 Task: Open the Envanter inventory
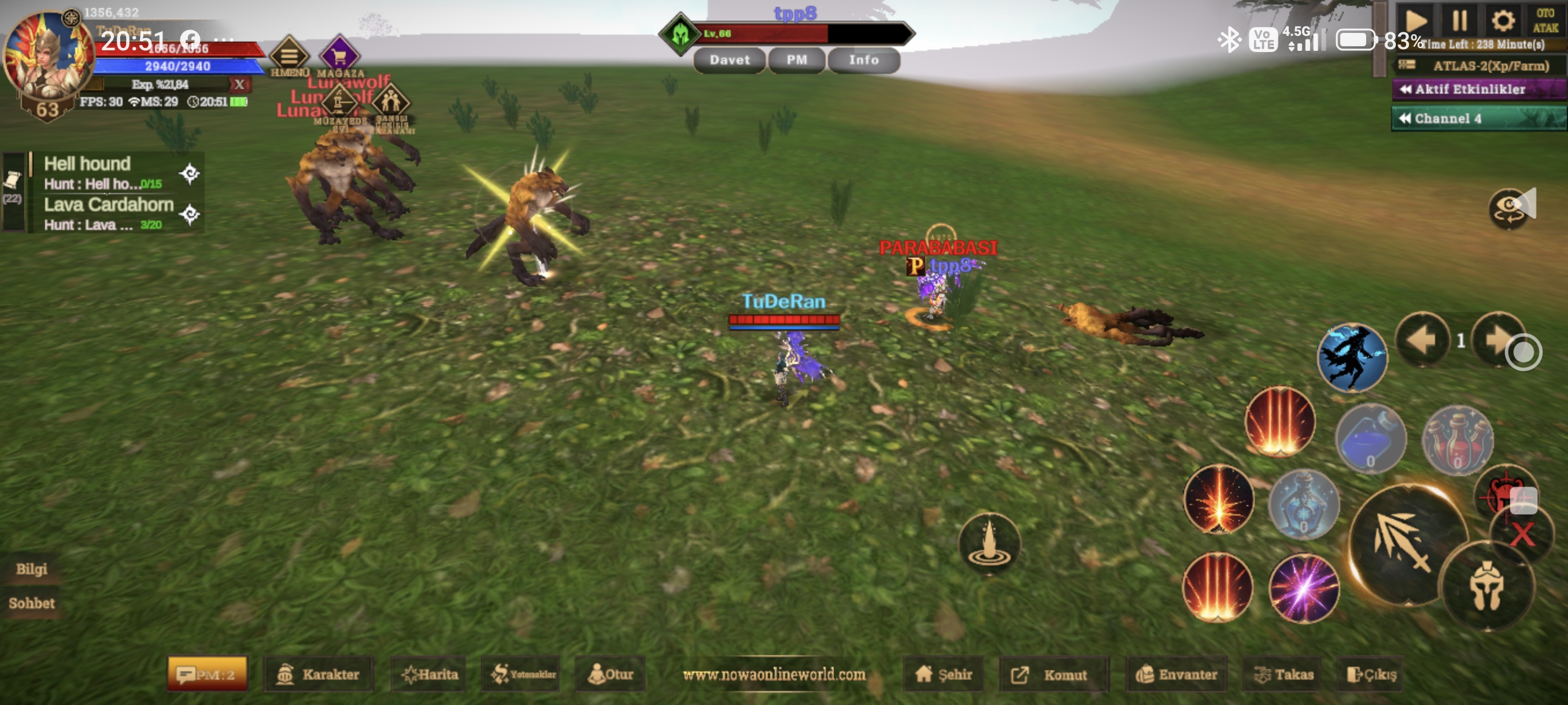pos(1176,674)
